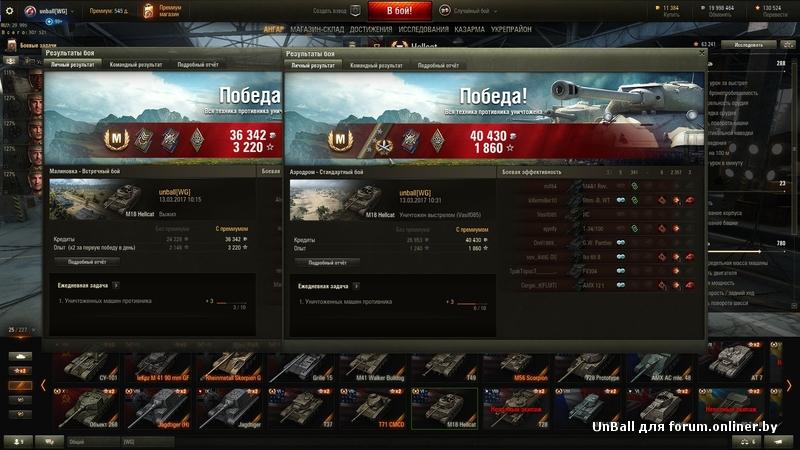This screenshot has width=800, height=450.
Task: Open the ДОСТИЖЕНИЯ section
Action: tap(371, 29)
